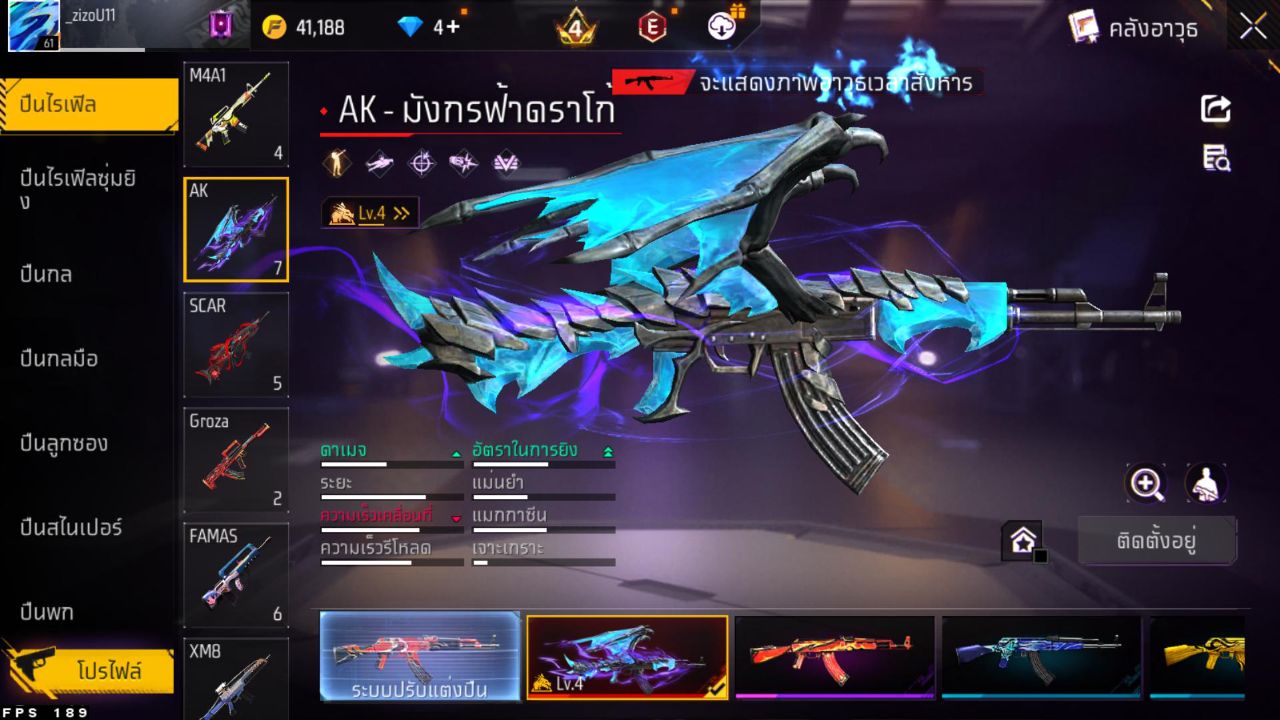Click the diamond currency icon
Image resolution: width=1280 pixels, height=720 pixels.
click(406, 25)
